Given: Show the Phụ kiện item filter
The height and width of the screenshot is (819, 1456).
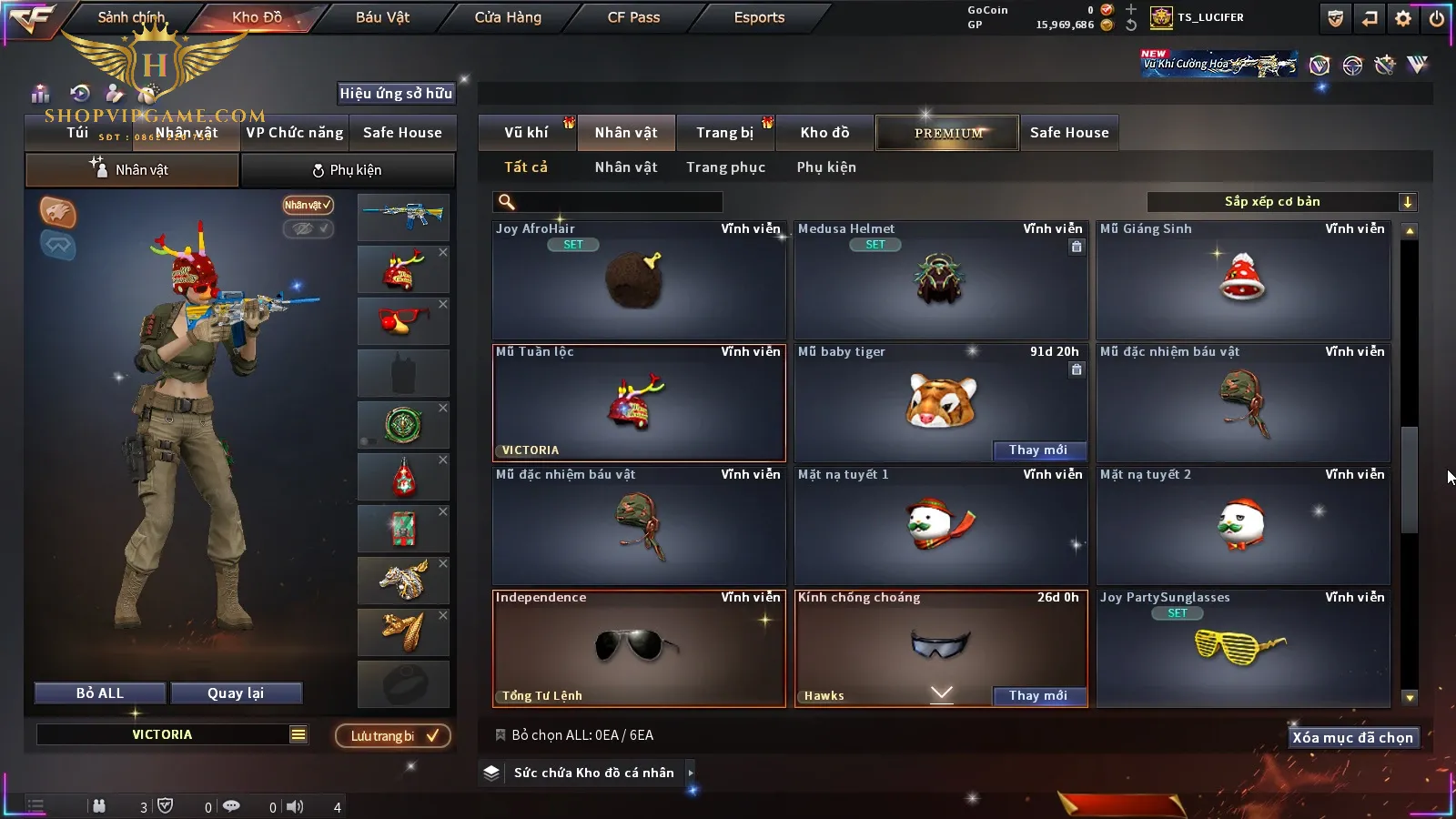Looking at the screenshot, I should pos(826,167).
